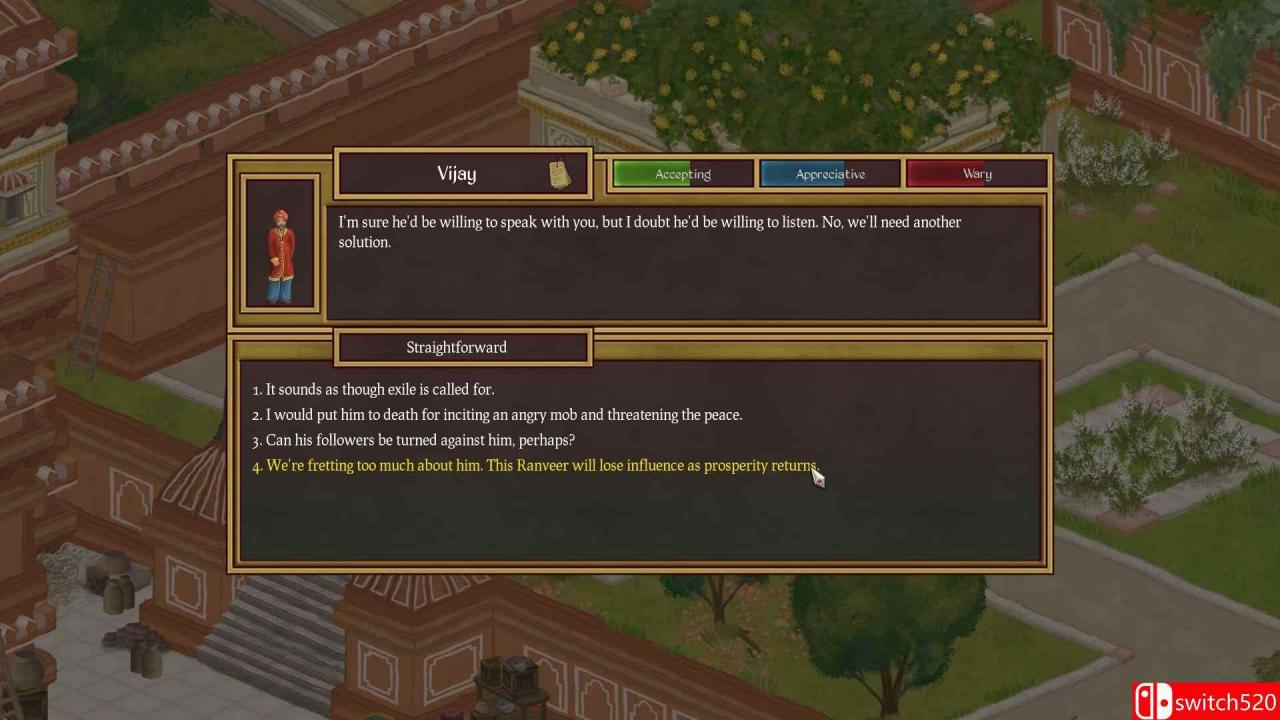Click the blue Appreciative relationship bar
The height and width of the screenshot is (720, 1280).
(829, 173)
